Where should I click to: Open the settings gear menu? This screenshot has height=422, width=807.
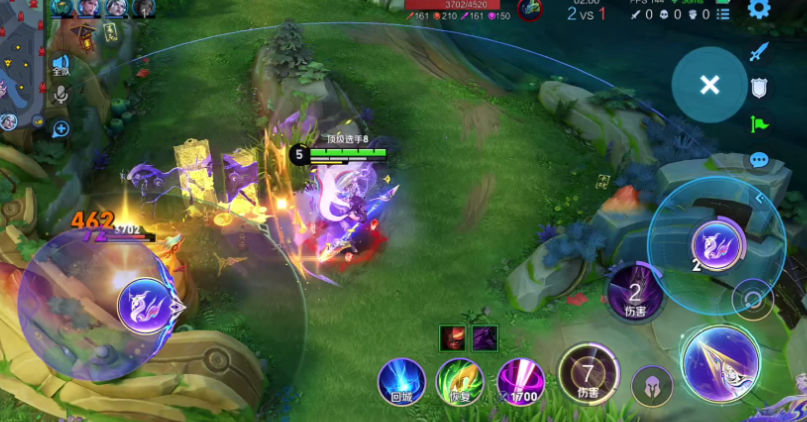(759, 10)
